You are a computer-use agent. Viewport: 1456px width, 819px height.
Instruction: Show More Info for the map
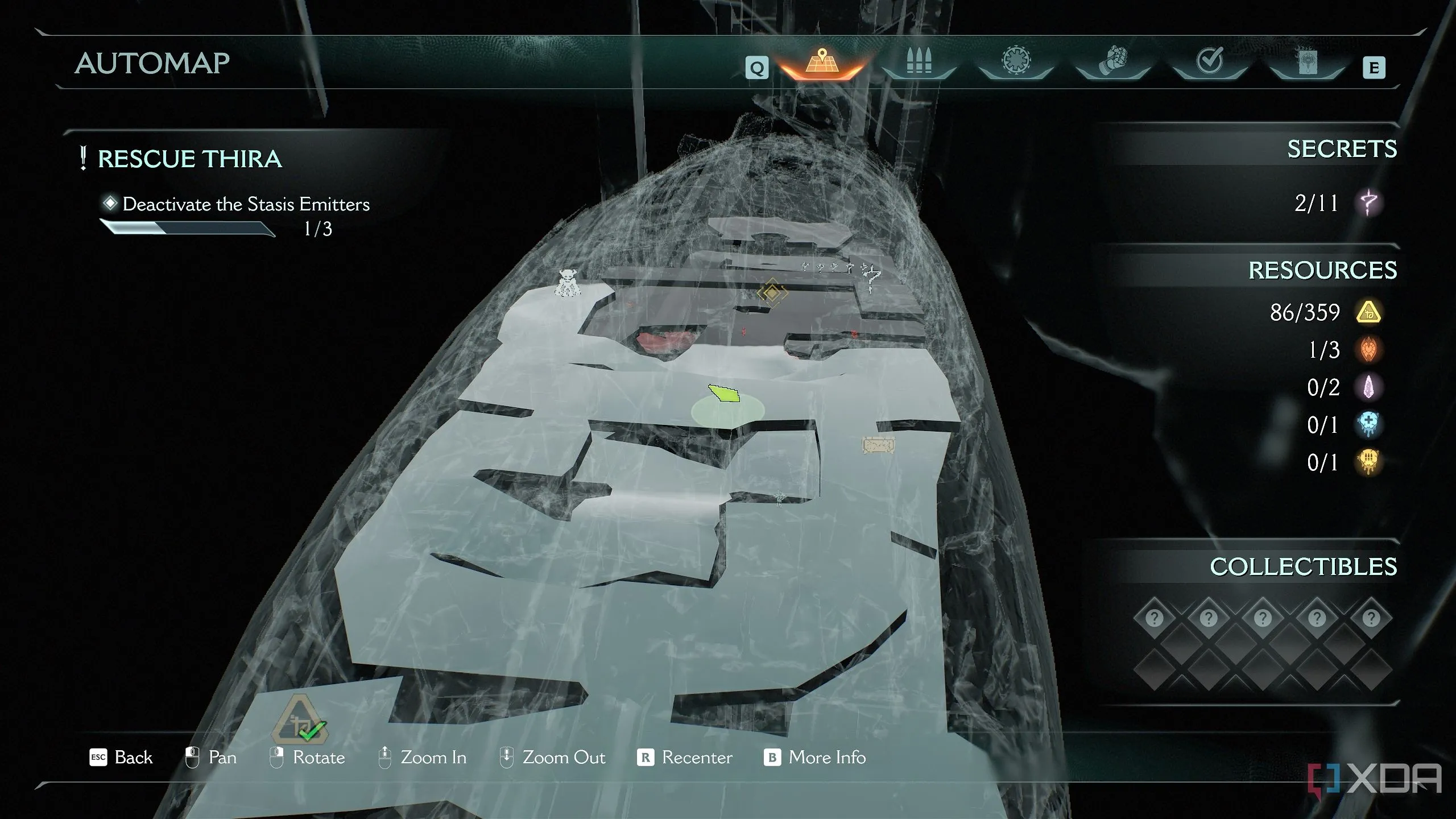click(x=814, y=758)
